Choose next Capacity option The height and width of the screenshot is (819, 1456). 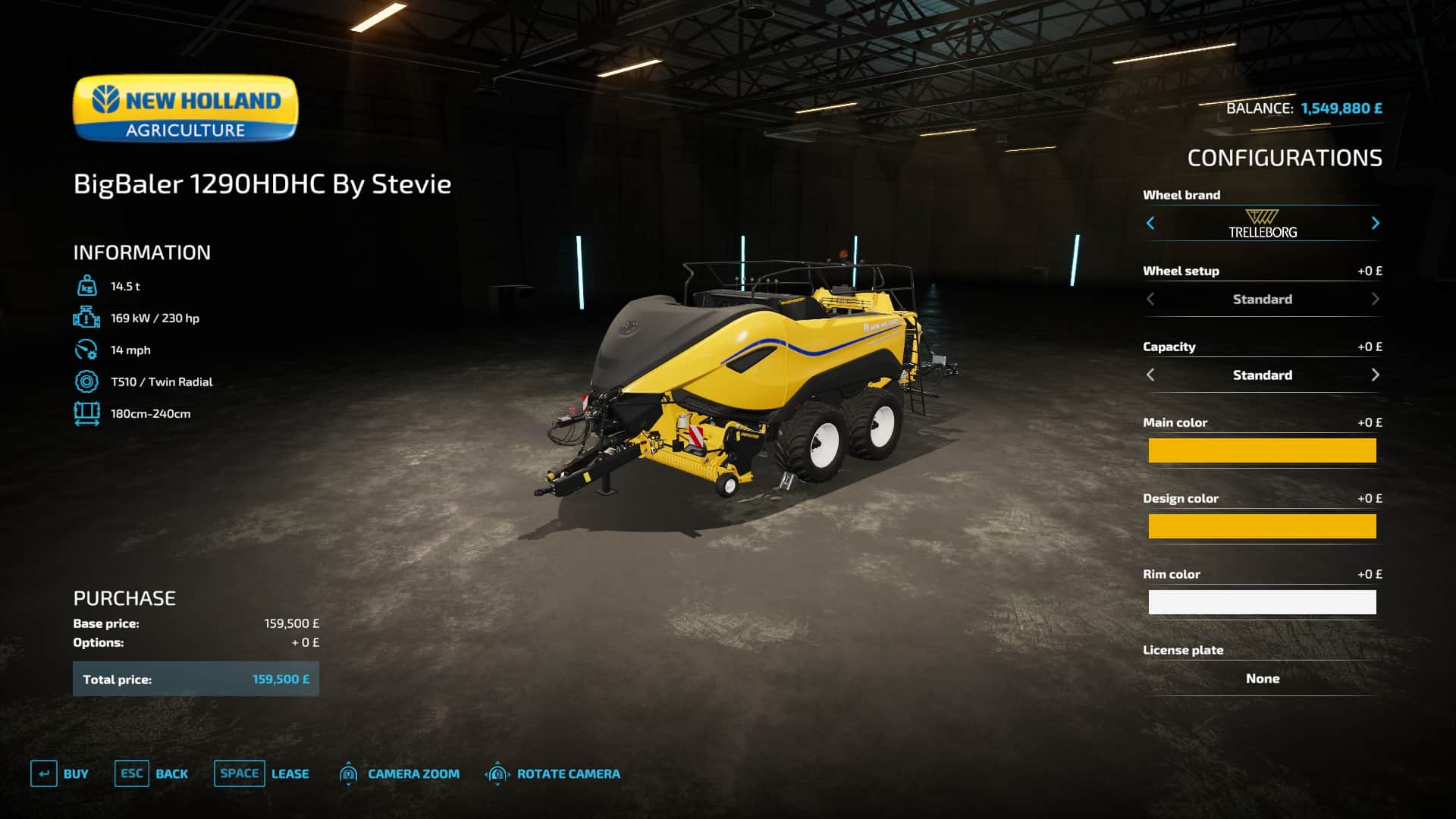point(1375,375)
